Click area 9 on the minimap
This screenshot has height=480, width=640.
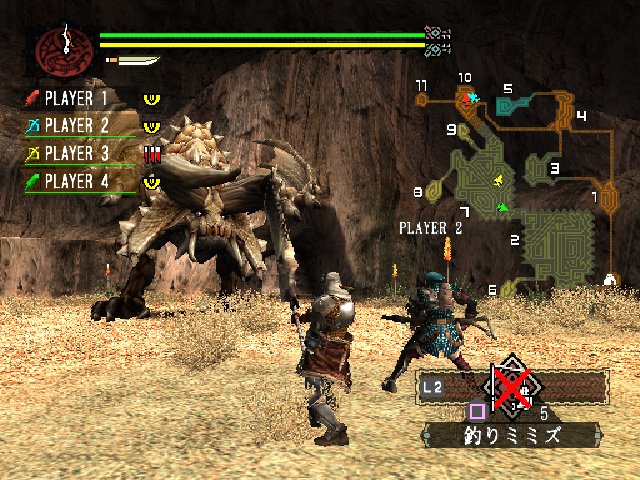click(x=464, y=130)
